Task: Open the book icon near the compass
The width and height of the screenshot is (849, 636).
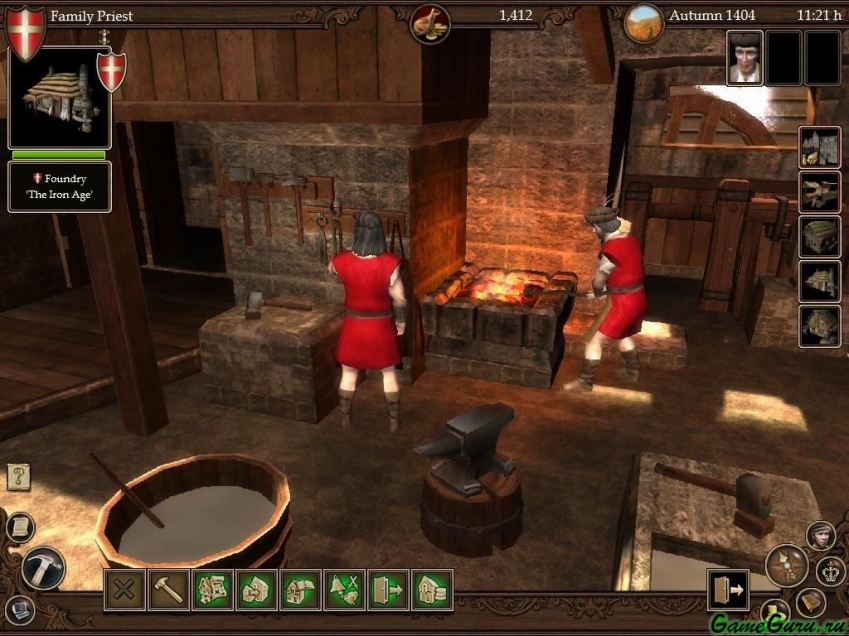Action: click(x=810, y=602)
